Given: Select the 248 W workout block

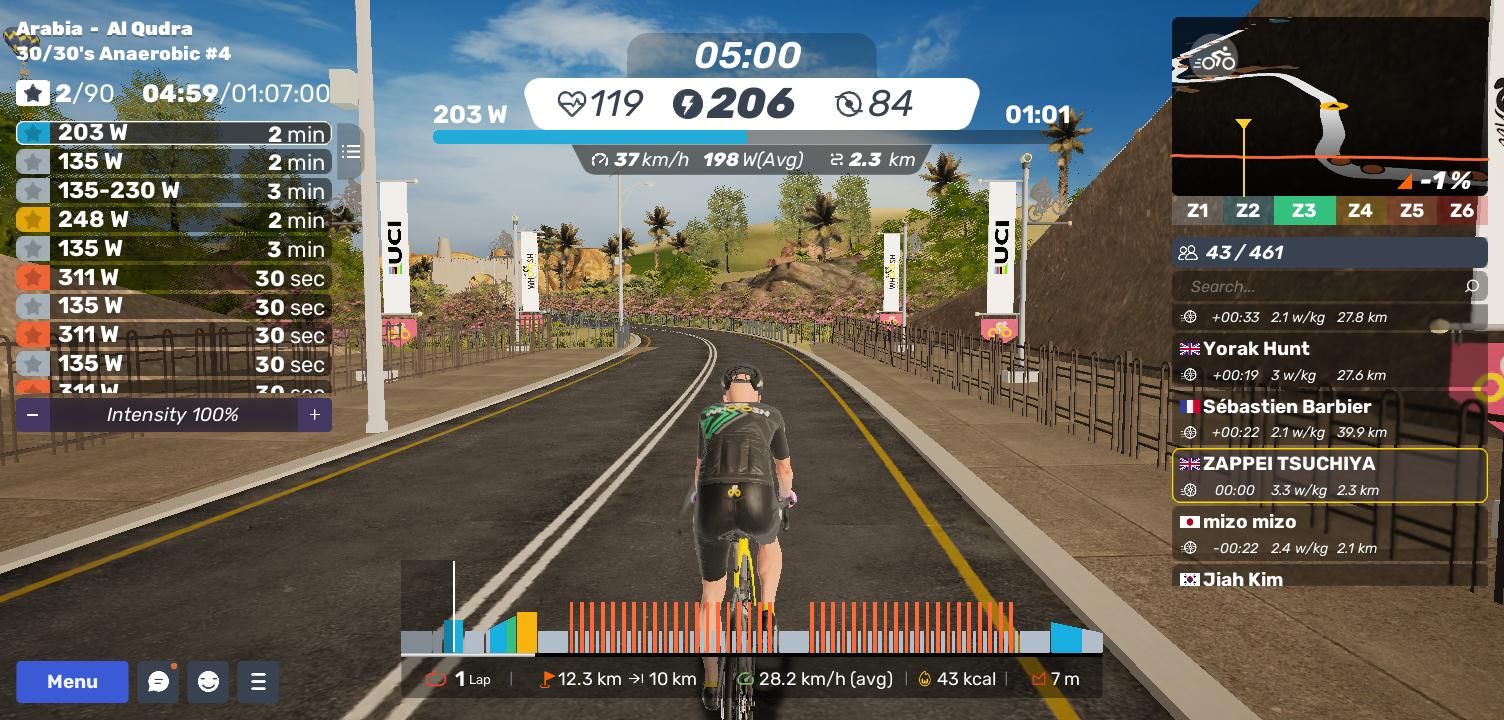Looking at the screenshot, I should 173,219.
